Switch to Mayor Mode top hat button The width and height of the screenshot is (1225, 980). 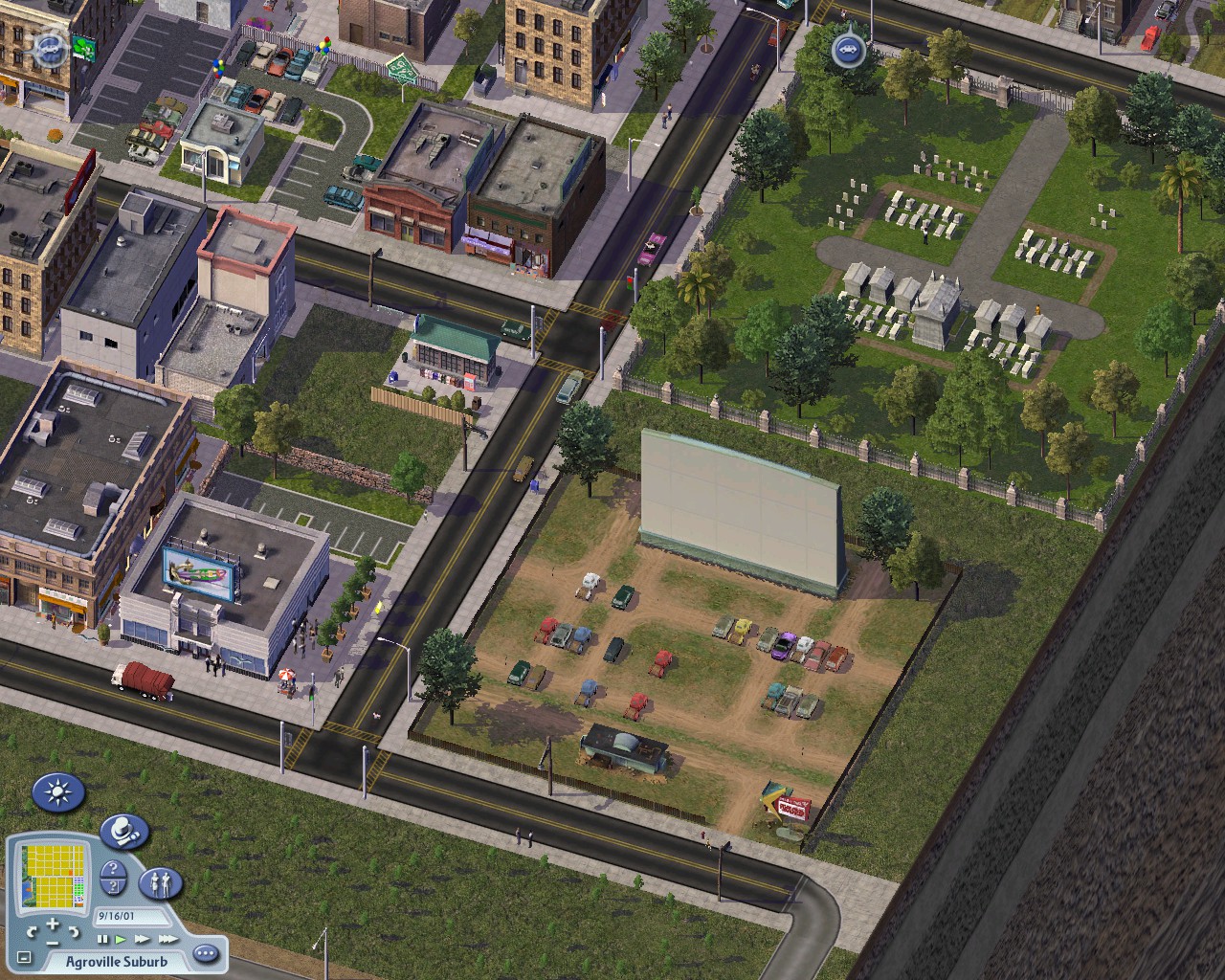click(x=123, y=831)
